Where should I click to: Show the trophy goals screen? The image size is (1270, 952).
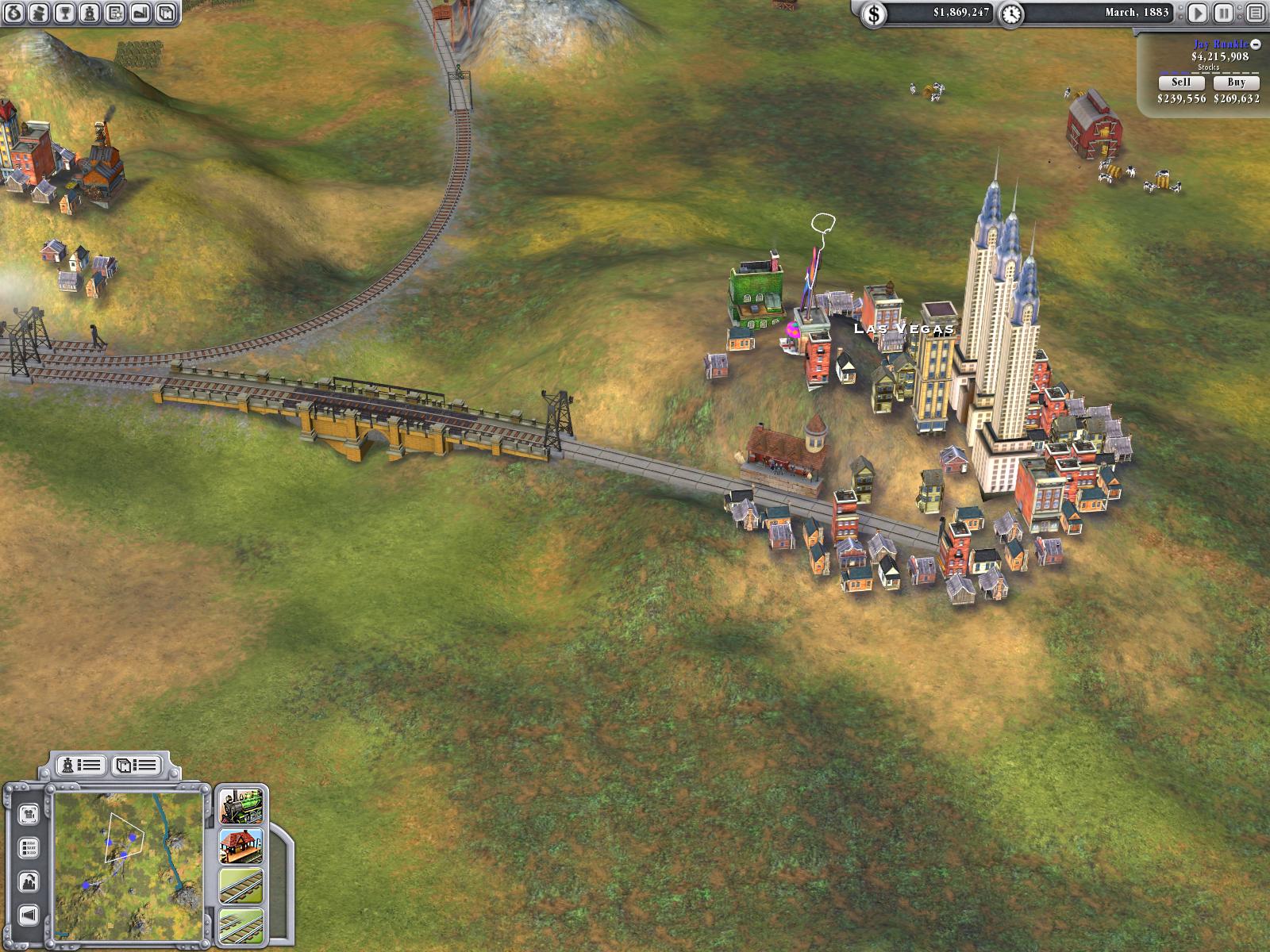pos(65,13)
